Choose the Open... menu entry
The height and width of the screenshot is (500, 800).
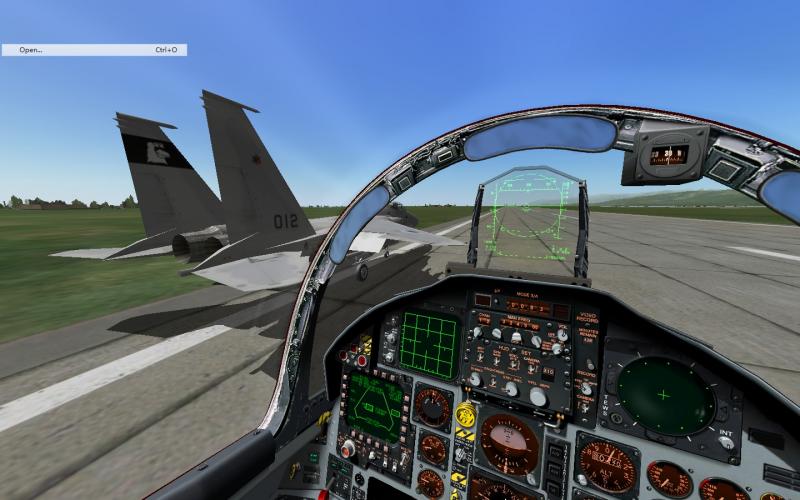[31, 49]
